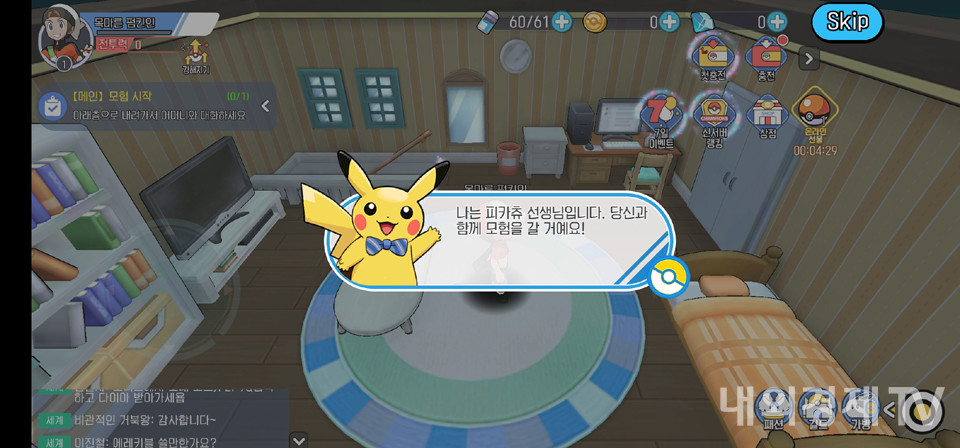Open the 충전 recharge icon
Screen dimensions: 960x448
767,57
